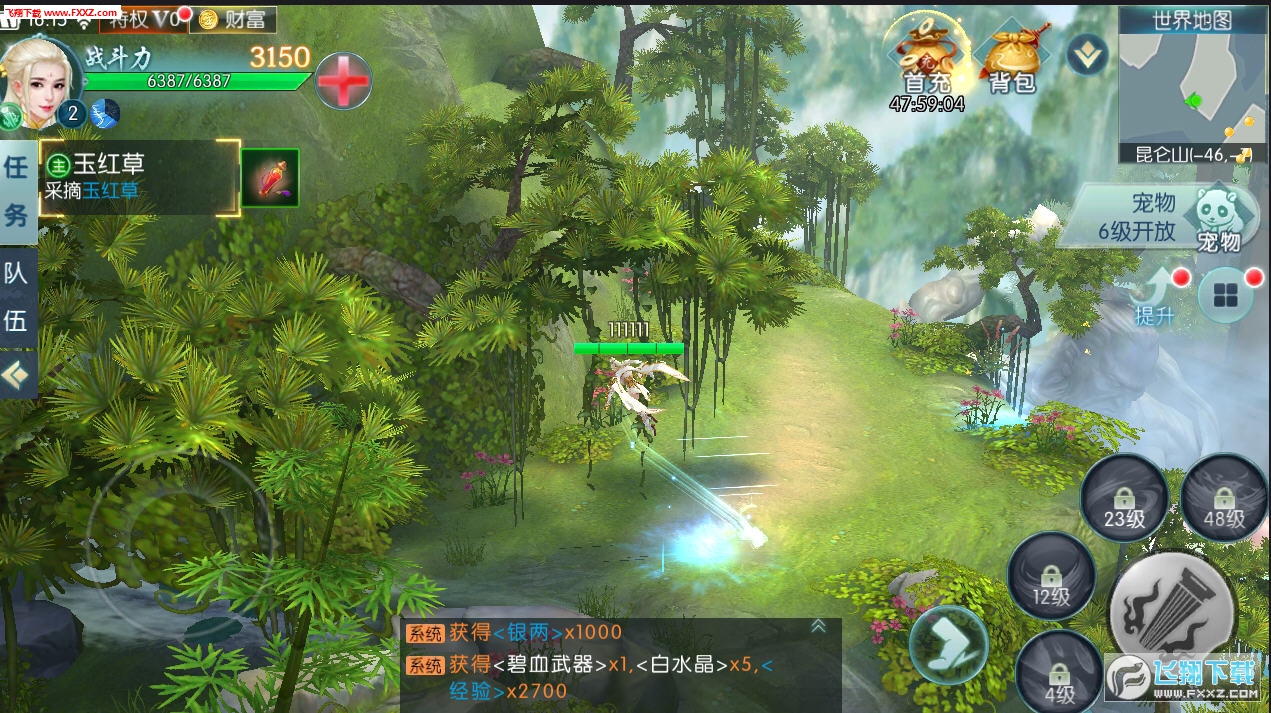Tap the red plus healing button
Screen dimensions: 1271x713
(343, 81)
